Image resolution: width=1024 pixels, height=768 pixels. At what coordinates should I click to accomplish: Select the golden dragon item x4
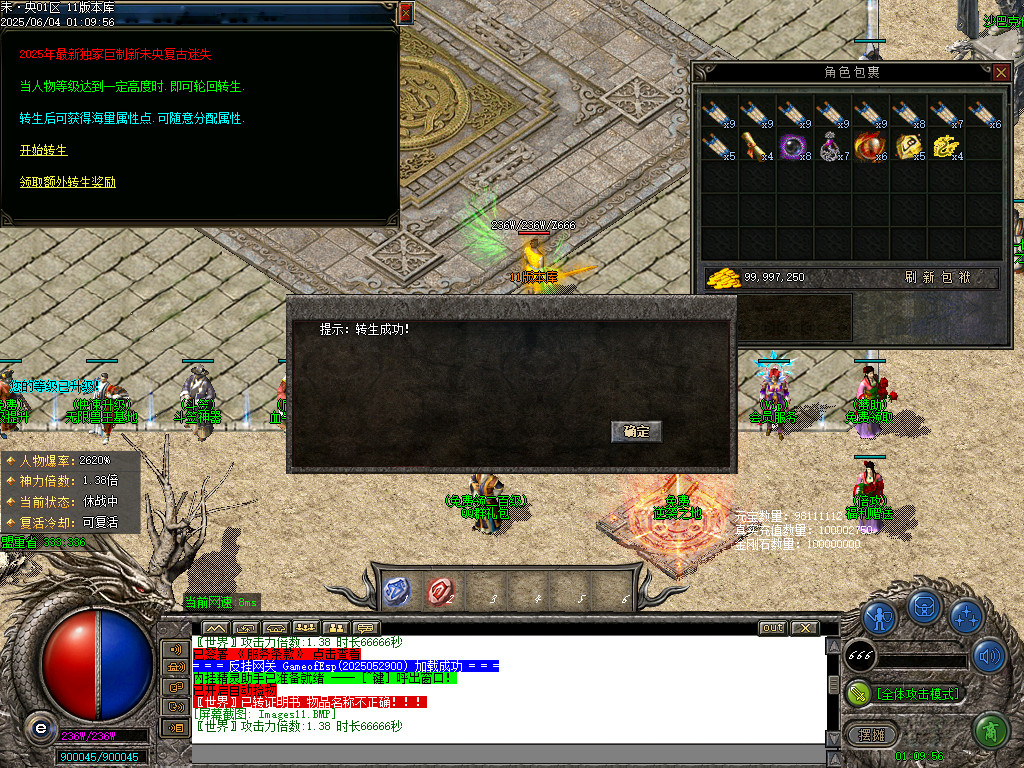coord(945,146)
